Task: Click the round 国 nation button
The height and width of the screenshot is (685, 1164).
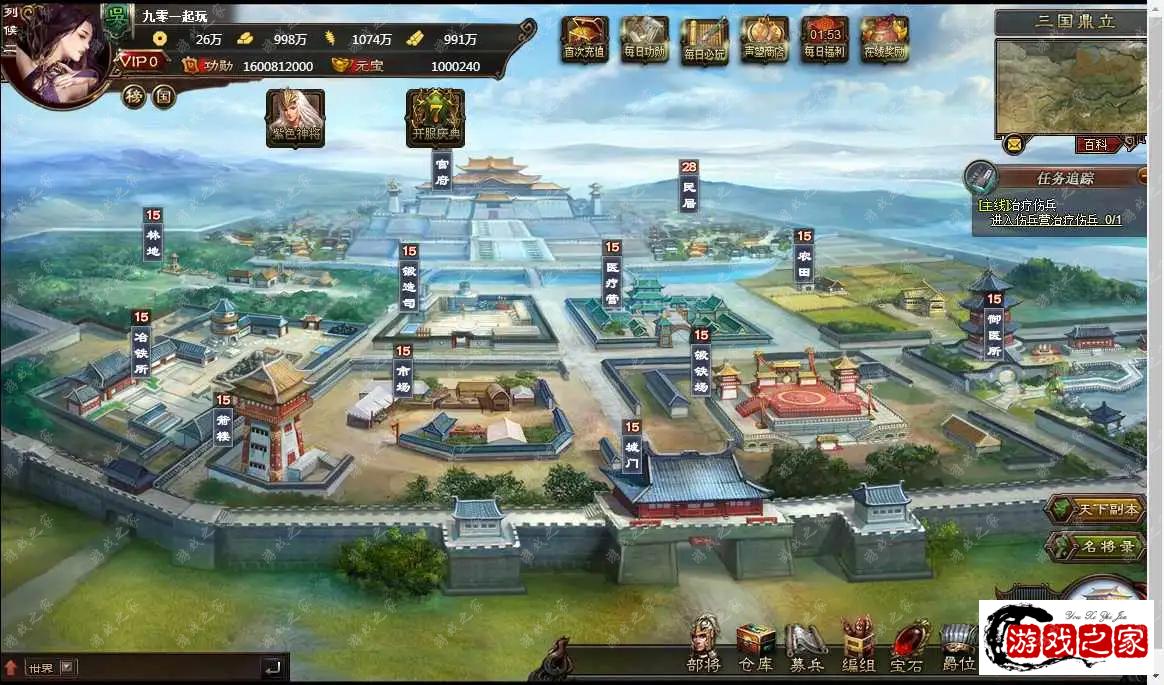Action: (x=163, y=97)
